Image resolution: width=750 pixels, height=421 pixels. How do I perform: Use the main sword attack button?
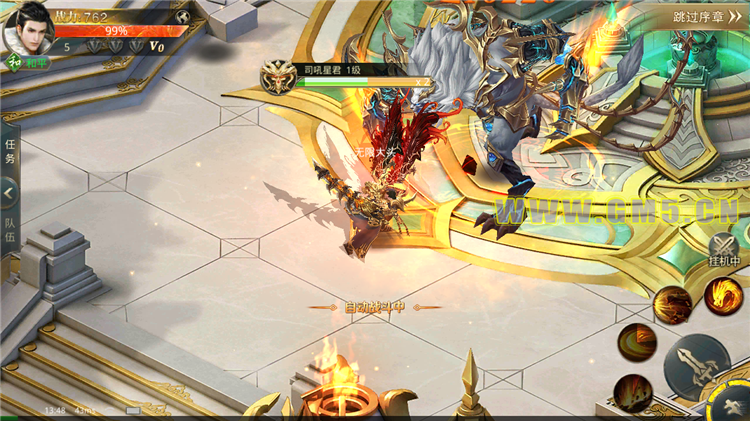coord(698,366)
